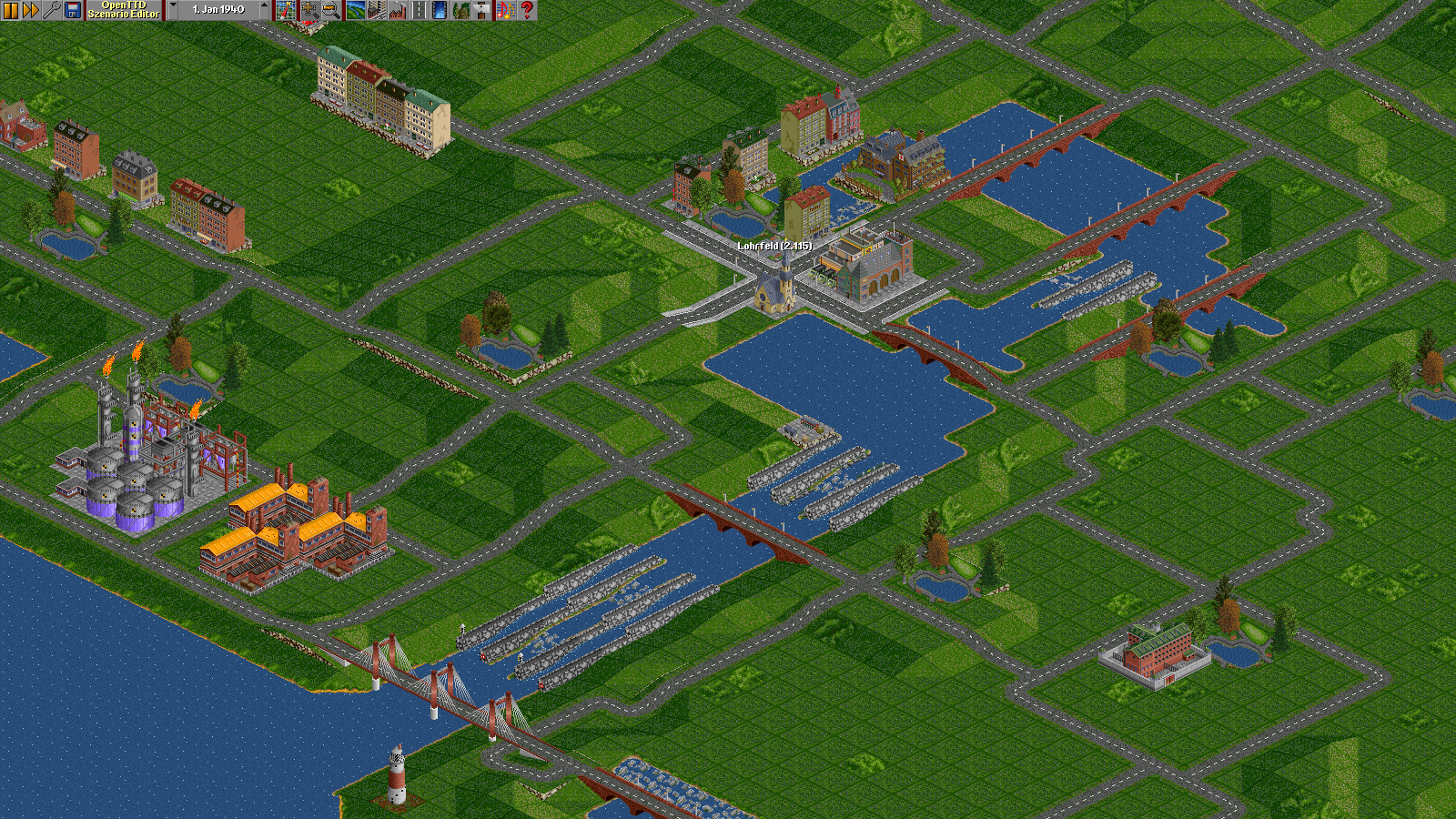
Task: Click the OpenTTD Szenario Editor label button
Action: point(124,10)
